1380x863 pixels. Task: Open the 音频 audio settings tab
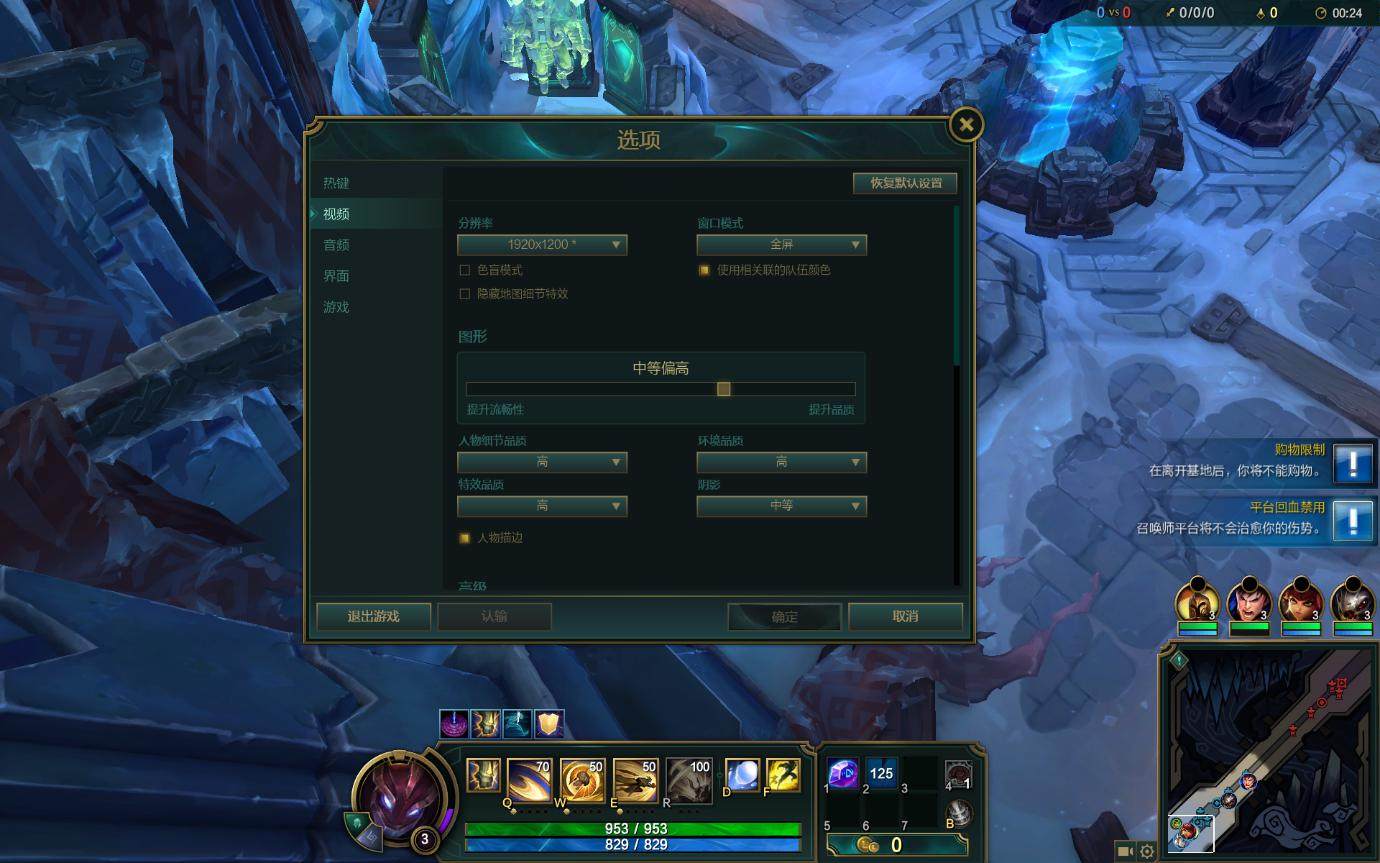[336, 245]
